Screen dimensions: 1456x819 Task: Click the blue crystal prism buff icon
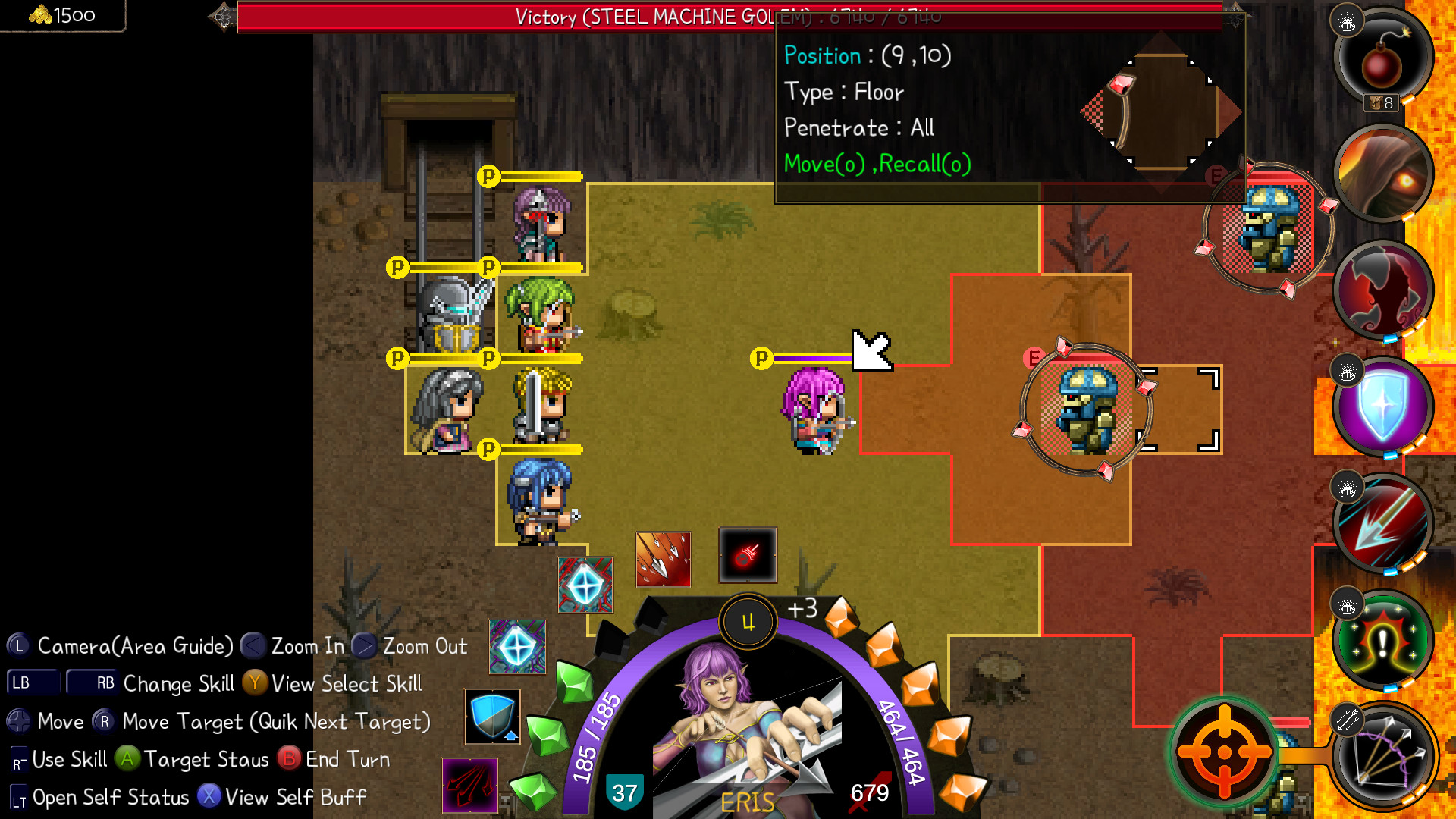(x=585, y=586)
